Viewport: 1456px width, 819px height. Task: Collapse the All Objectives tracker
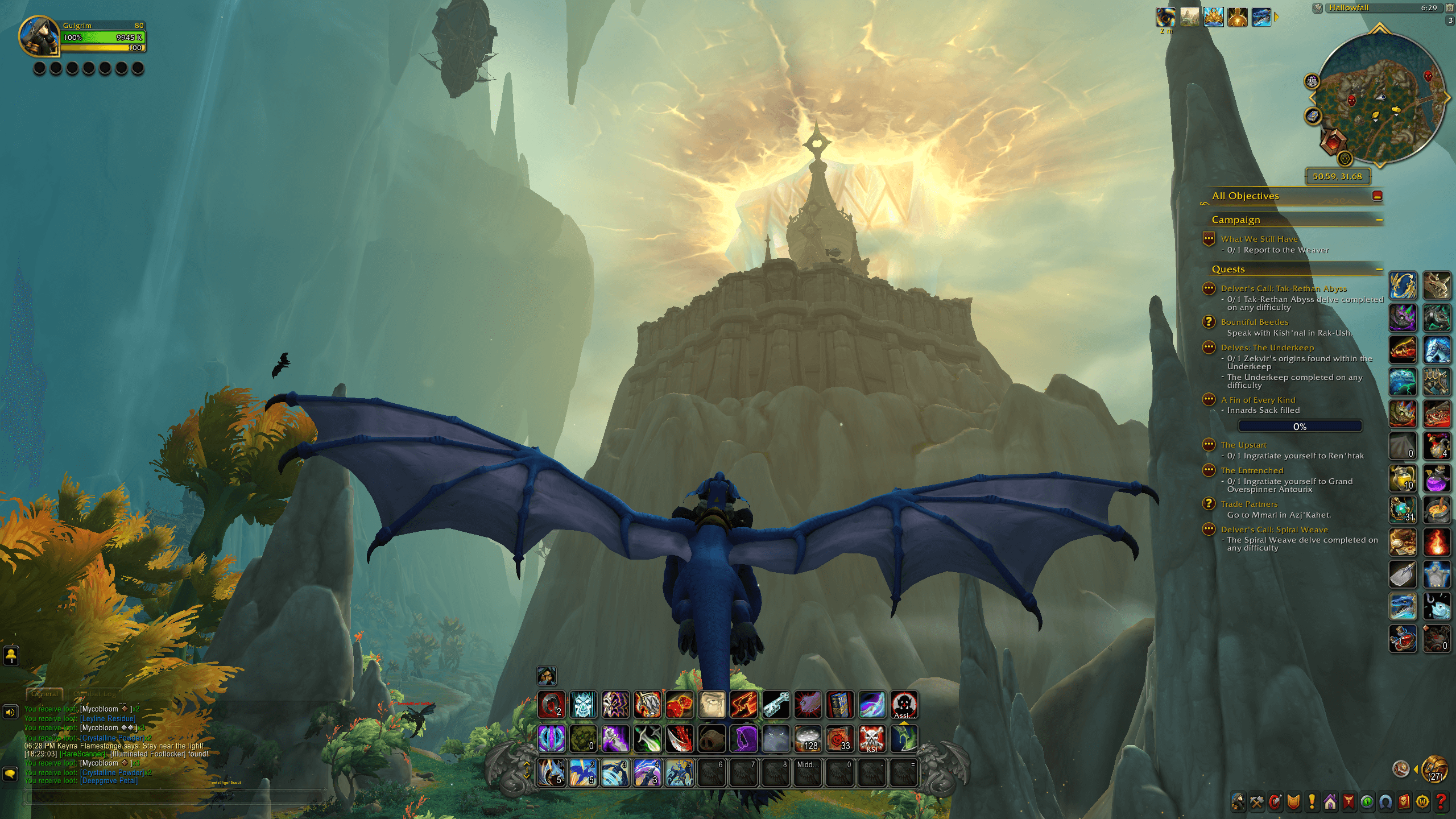click(1377, 196)
